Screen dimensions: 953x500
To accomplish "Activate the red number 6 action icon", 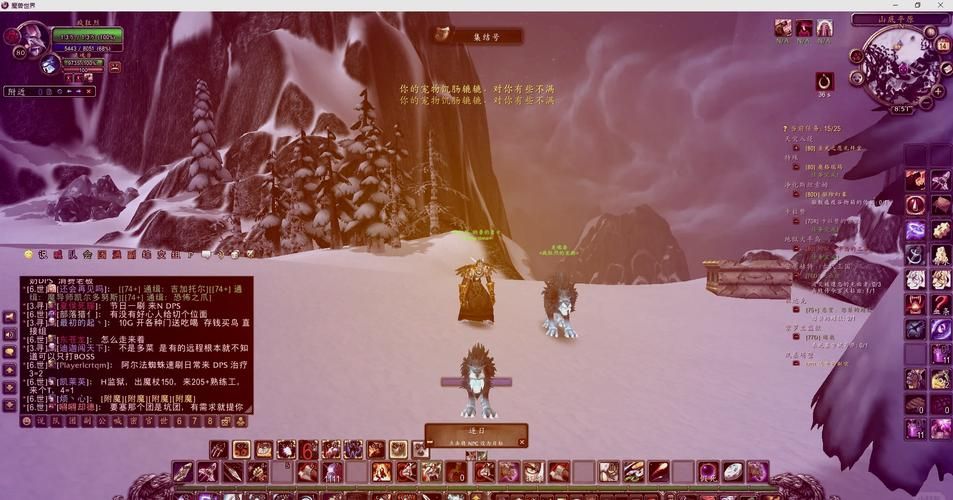I will coord(309,450).
